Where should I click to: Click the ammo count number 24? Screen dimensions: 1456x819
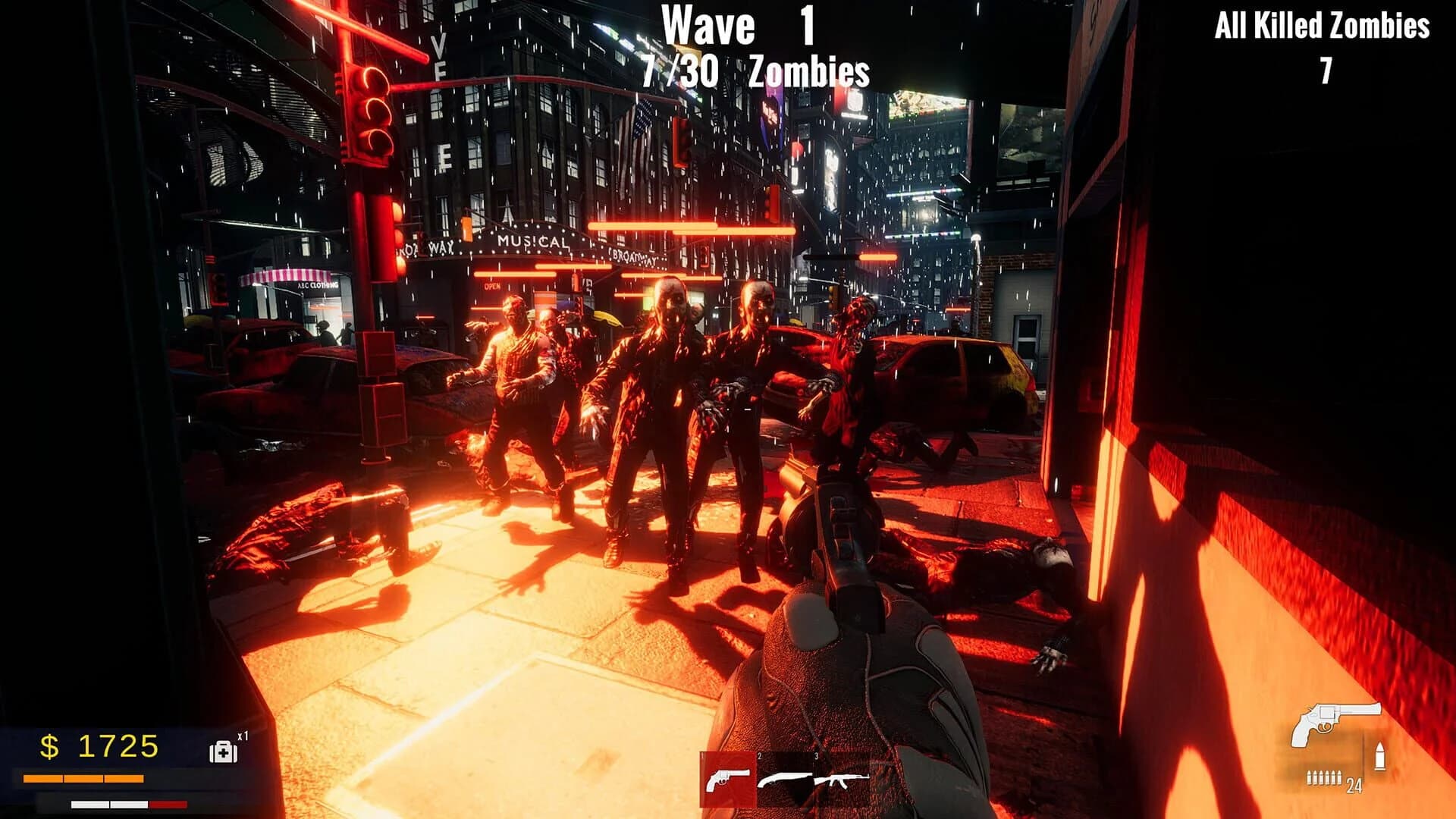[1355, 786]
